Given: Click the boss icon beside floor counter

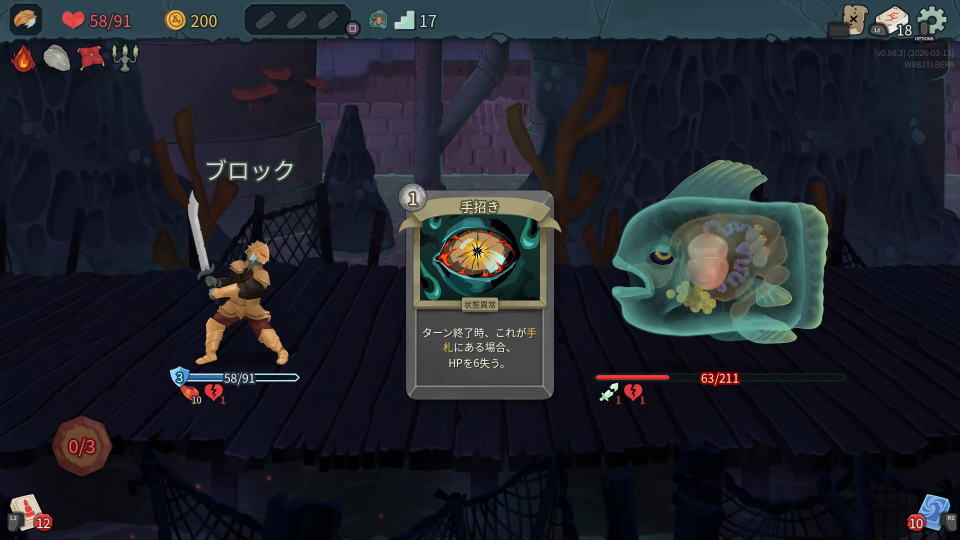Looking at the screenshot, I should [x=378, y=20].
